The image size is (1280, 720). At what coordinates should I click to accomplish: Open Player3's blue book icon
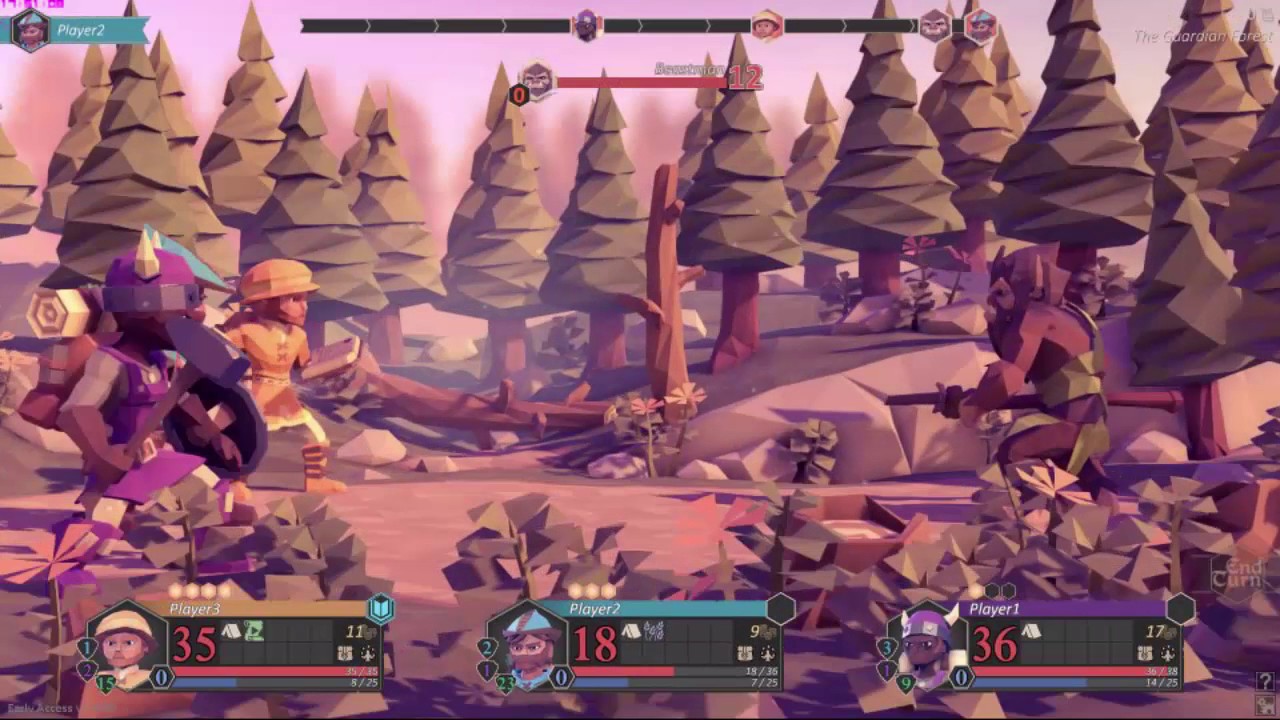click(381, 608)
